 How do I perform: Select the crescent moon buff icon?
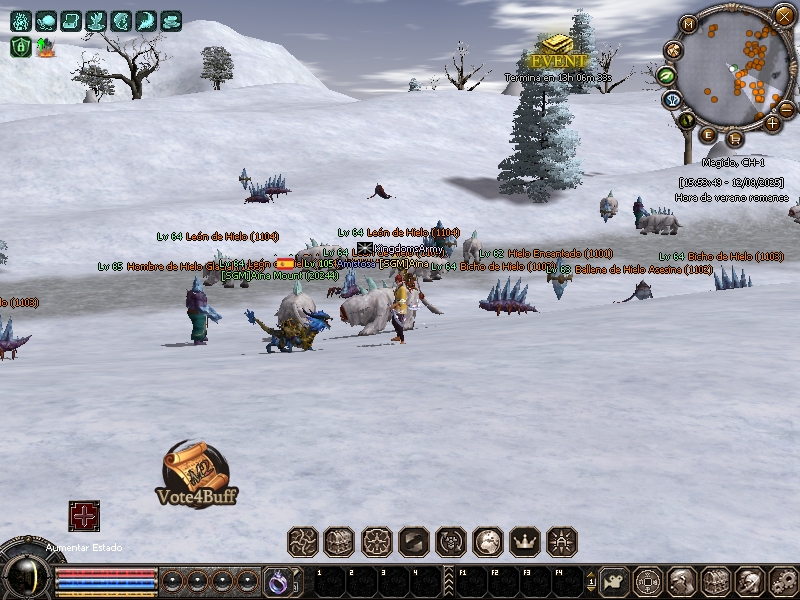coord(147,20)
